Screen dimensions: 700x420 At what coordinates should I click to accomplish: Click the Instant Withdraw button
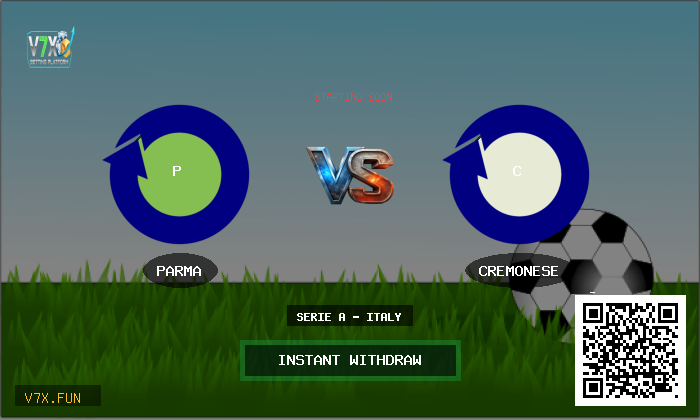click(350, 360)
